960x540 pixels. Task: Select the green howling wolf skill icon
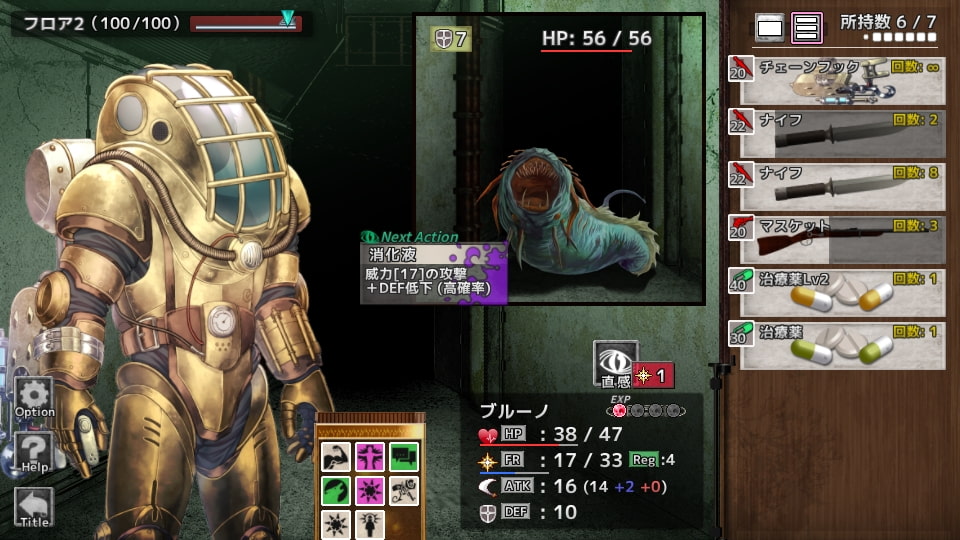(336, 491)
